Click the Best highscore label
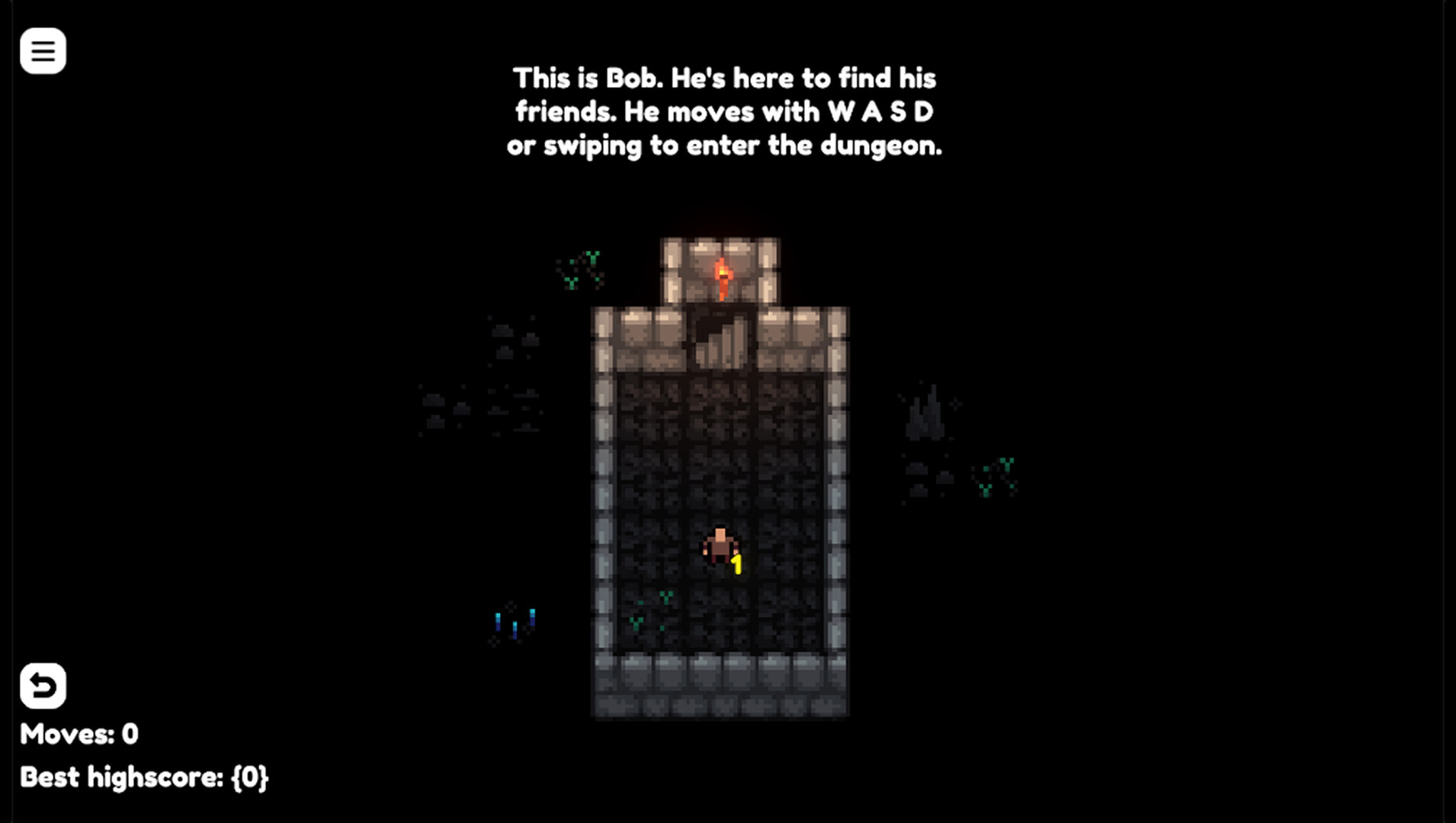Viewport: 1456px width, 823px height. tap(145, 777)
